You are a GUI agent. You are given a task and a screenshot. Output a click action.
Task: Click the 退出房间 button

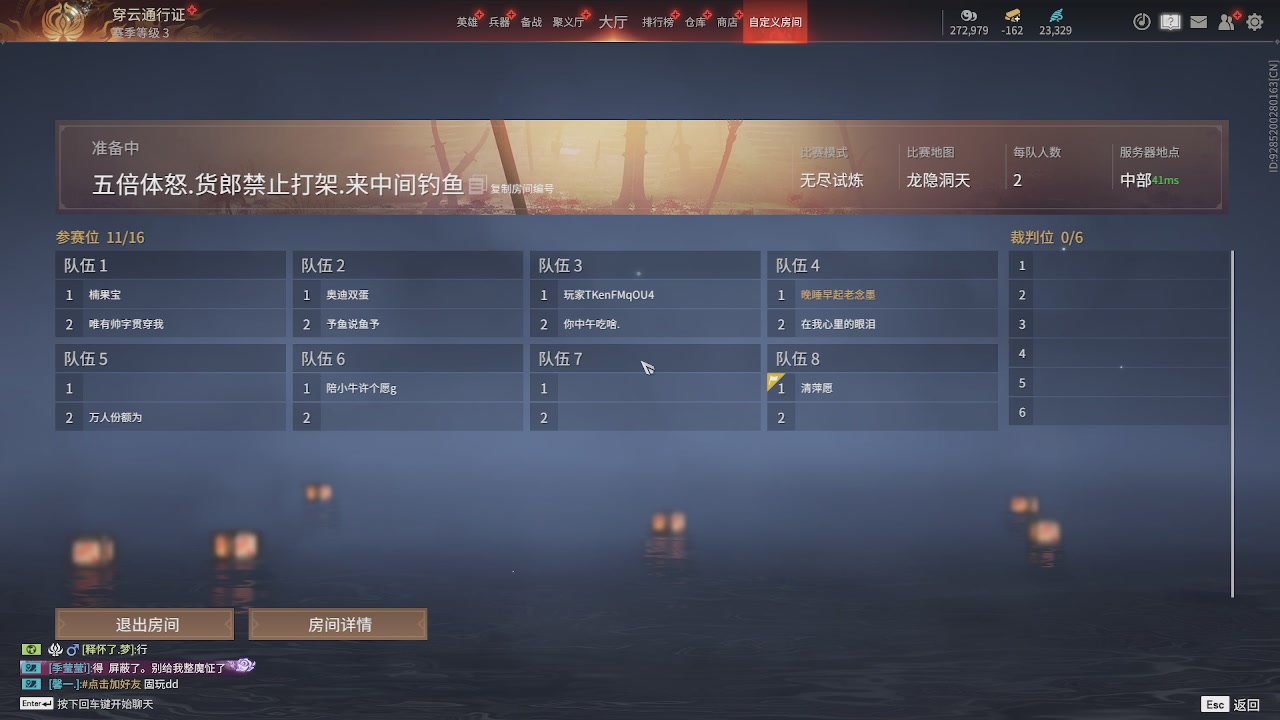tap(146, 623)
